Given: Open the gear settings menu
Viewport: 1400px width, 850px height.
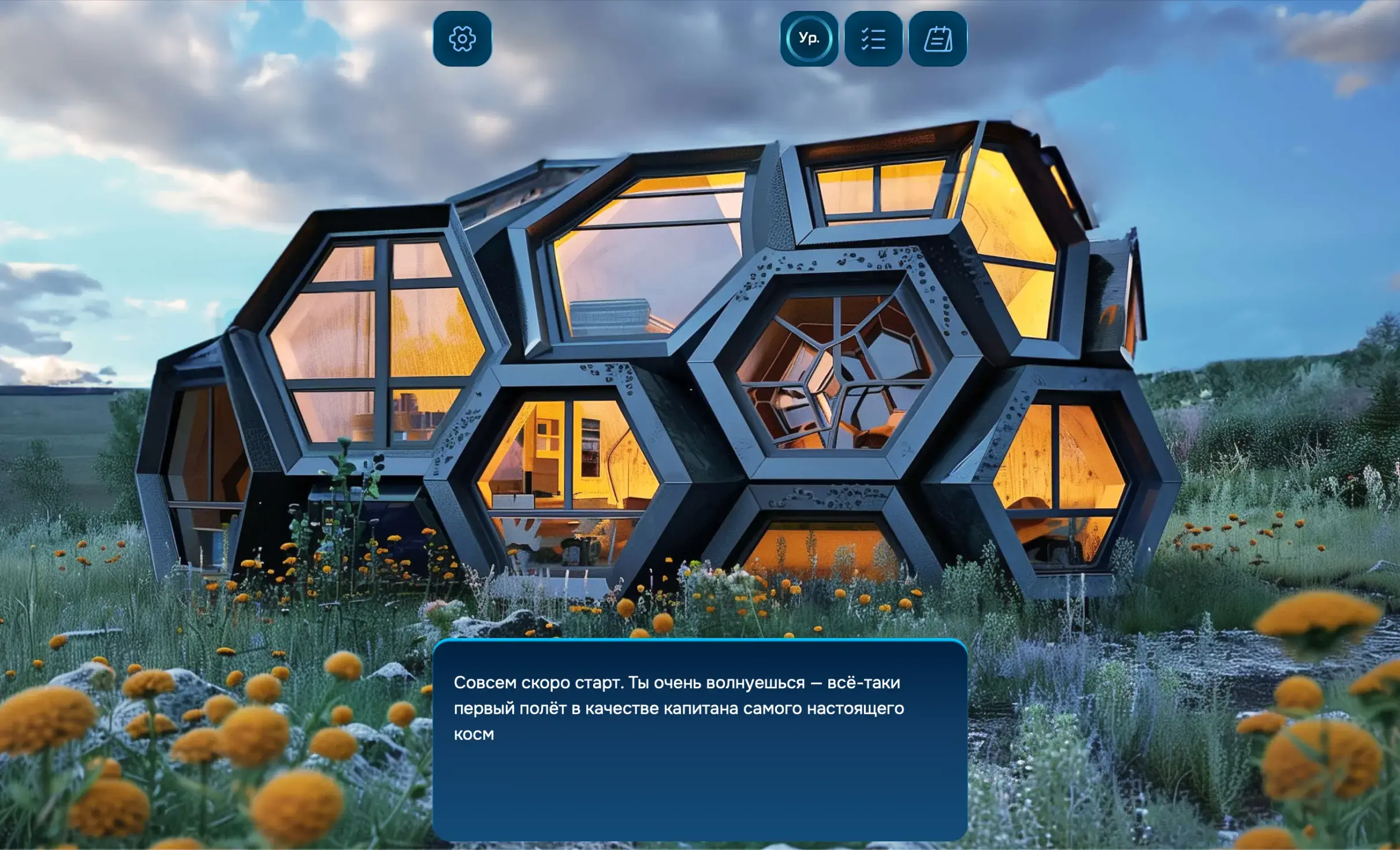Looking at the screenshot, I should [462, 39].
